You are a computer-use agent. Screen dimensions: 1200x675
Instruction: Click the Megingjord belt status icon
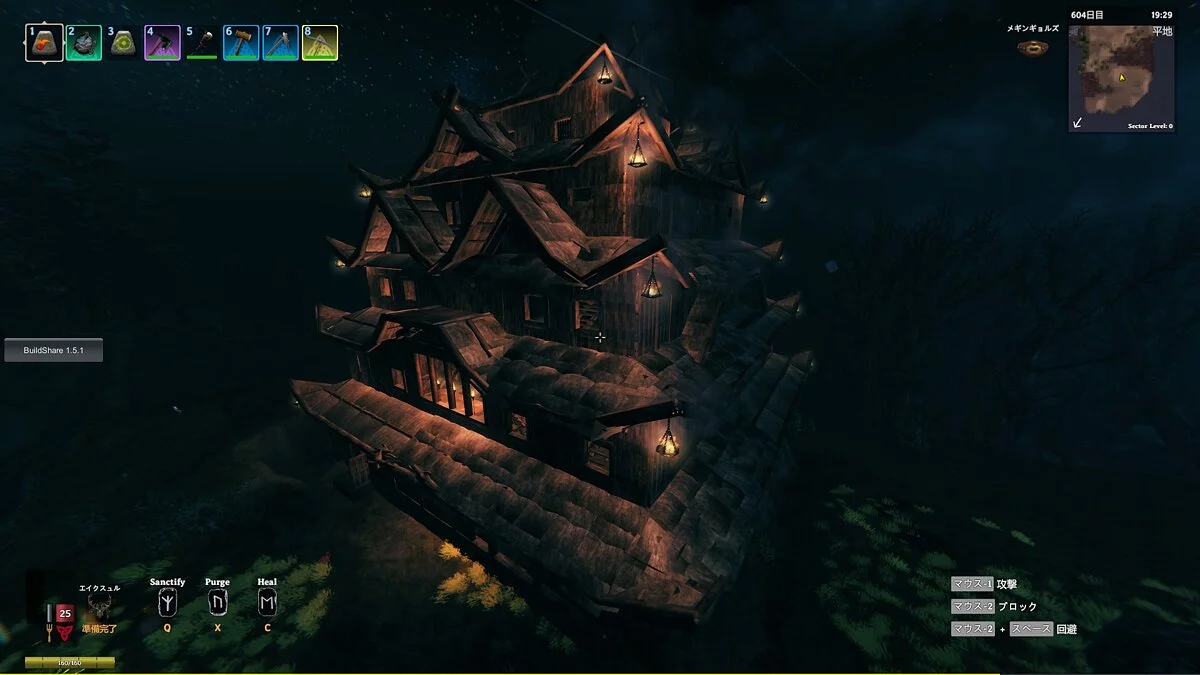click(1033, 47)
